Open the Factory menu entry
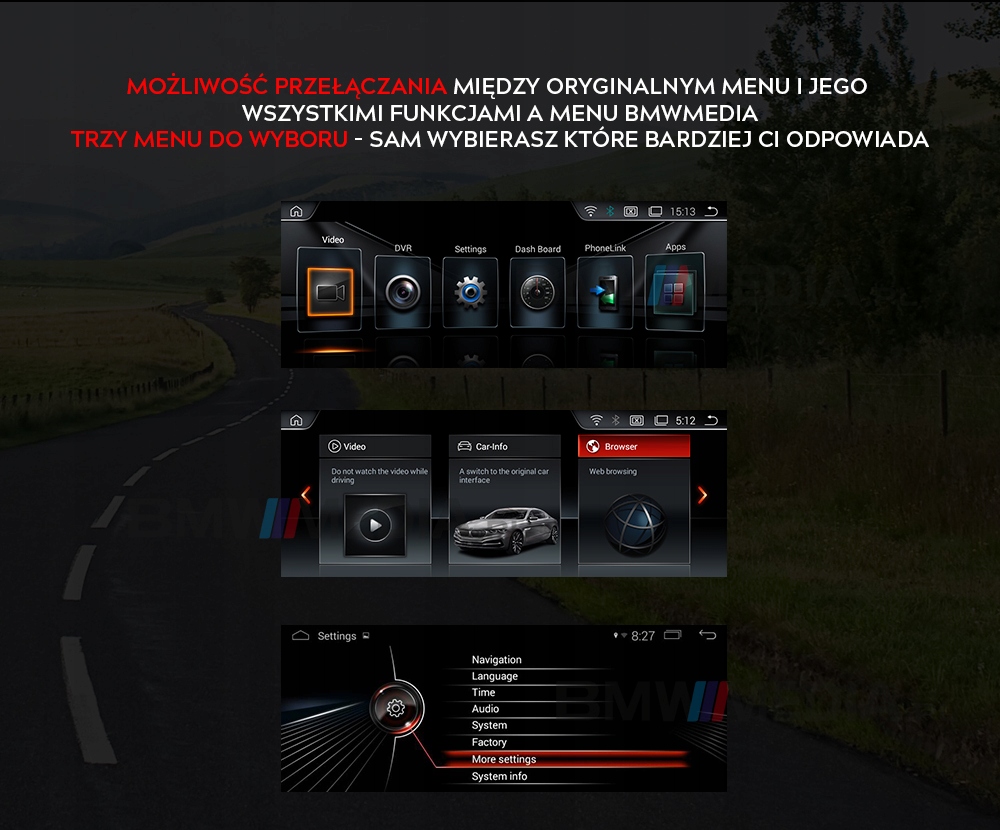Image resolution: width=1000 pixels, height=830 pixels. click(x=490, y=742)
